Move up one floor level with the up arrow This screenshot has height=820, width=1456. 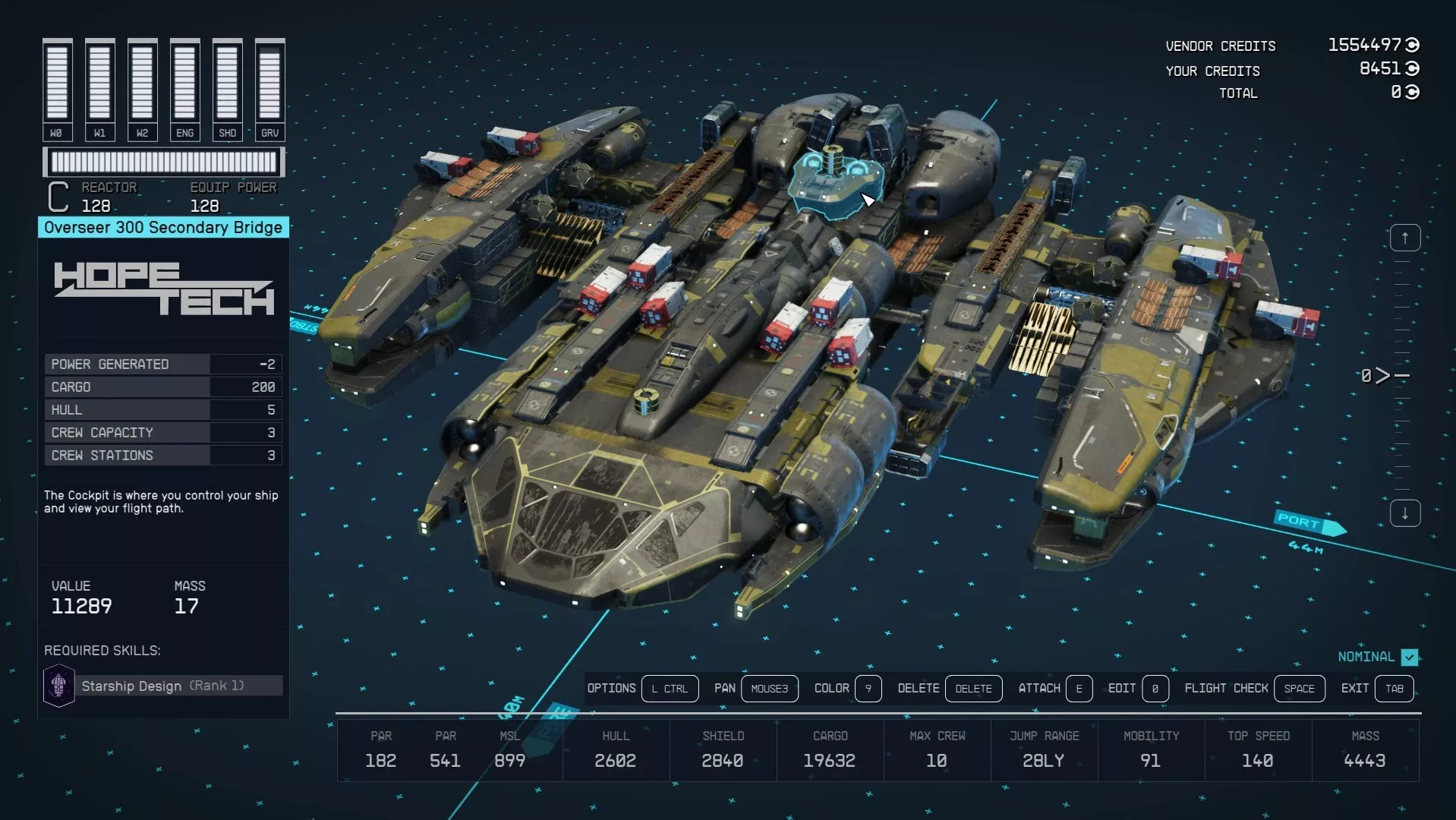[x=1404, y=238]
